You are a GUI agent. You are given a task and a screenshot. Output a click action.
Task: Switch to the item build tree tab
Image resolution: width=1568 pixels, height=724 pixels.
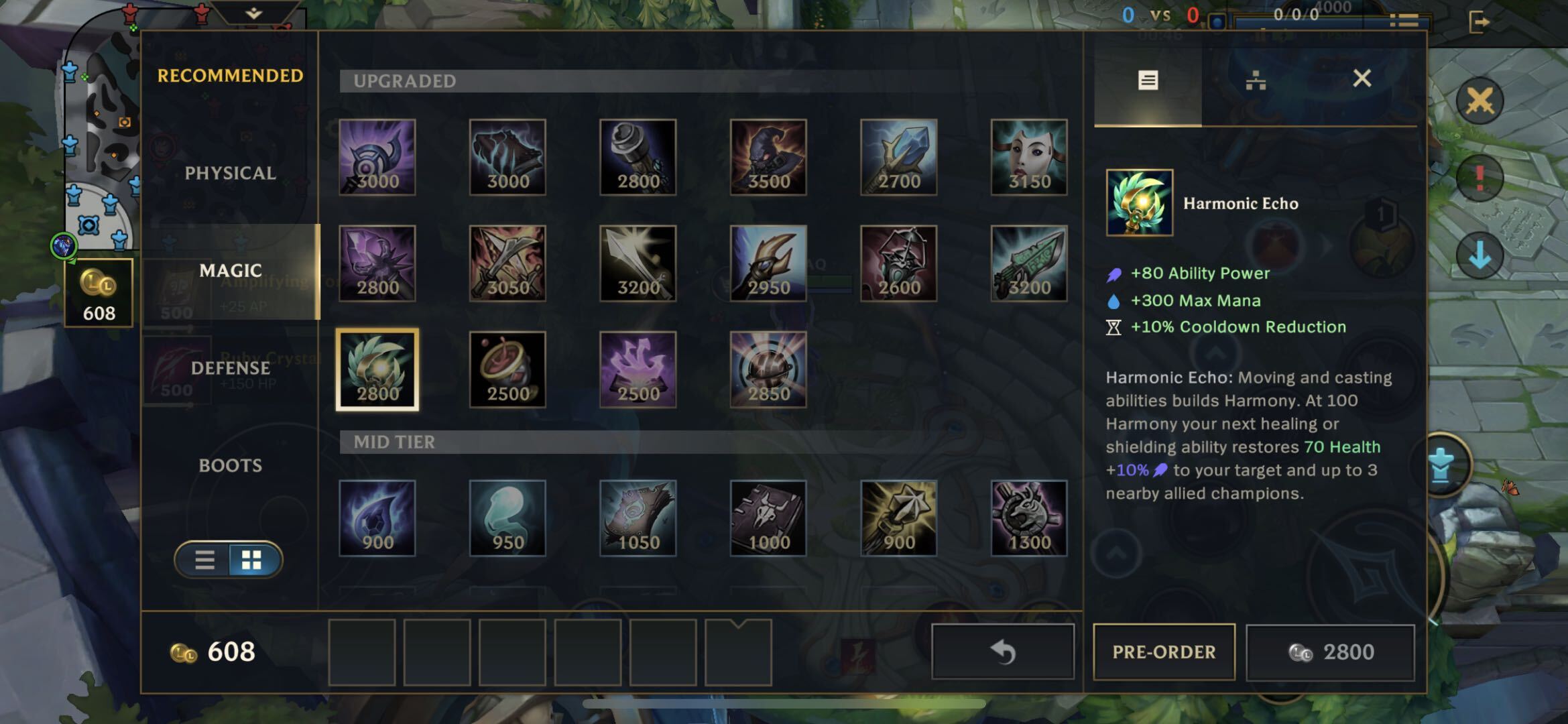click(1256, 81)
